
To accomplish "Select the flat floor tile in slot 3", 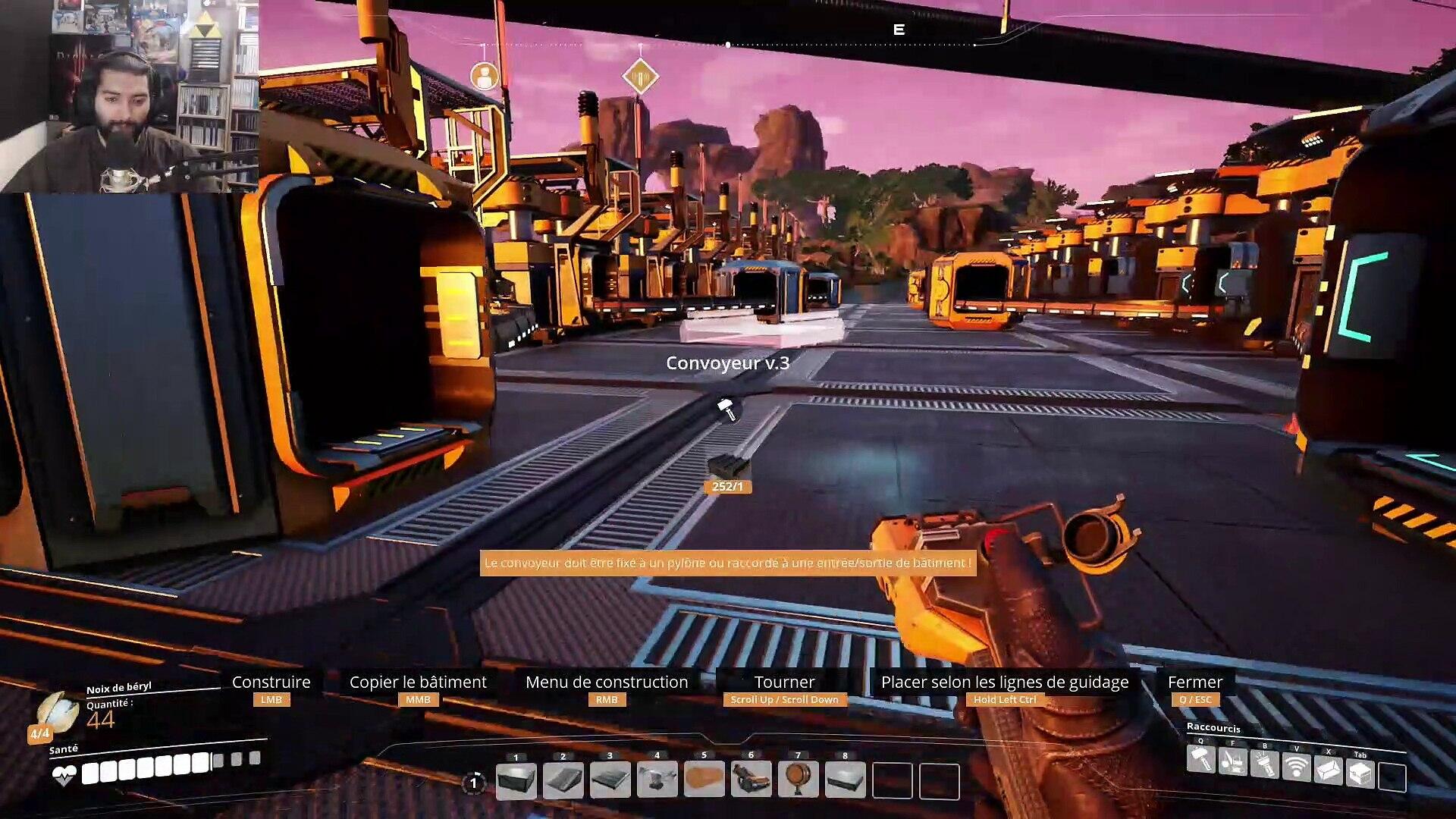I will [610, 780].
